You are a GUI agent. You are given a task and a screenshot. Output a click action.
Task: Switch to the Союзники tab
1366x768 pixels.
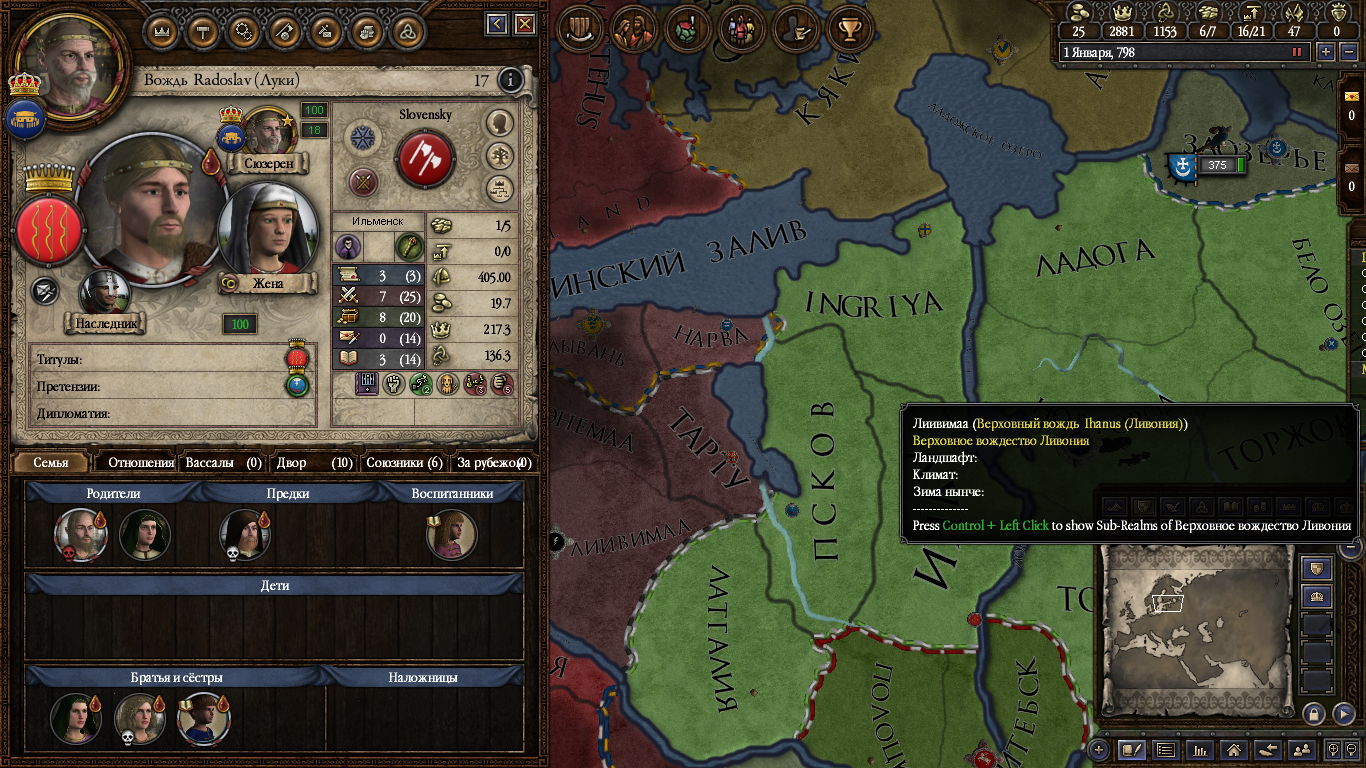click(x=404, y=462)
